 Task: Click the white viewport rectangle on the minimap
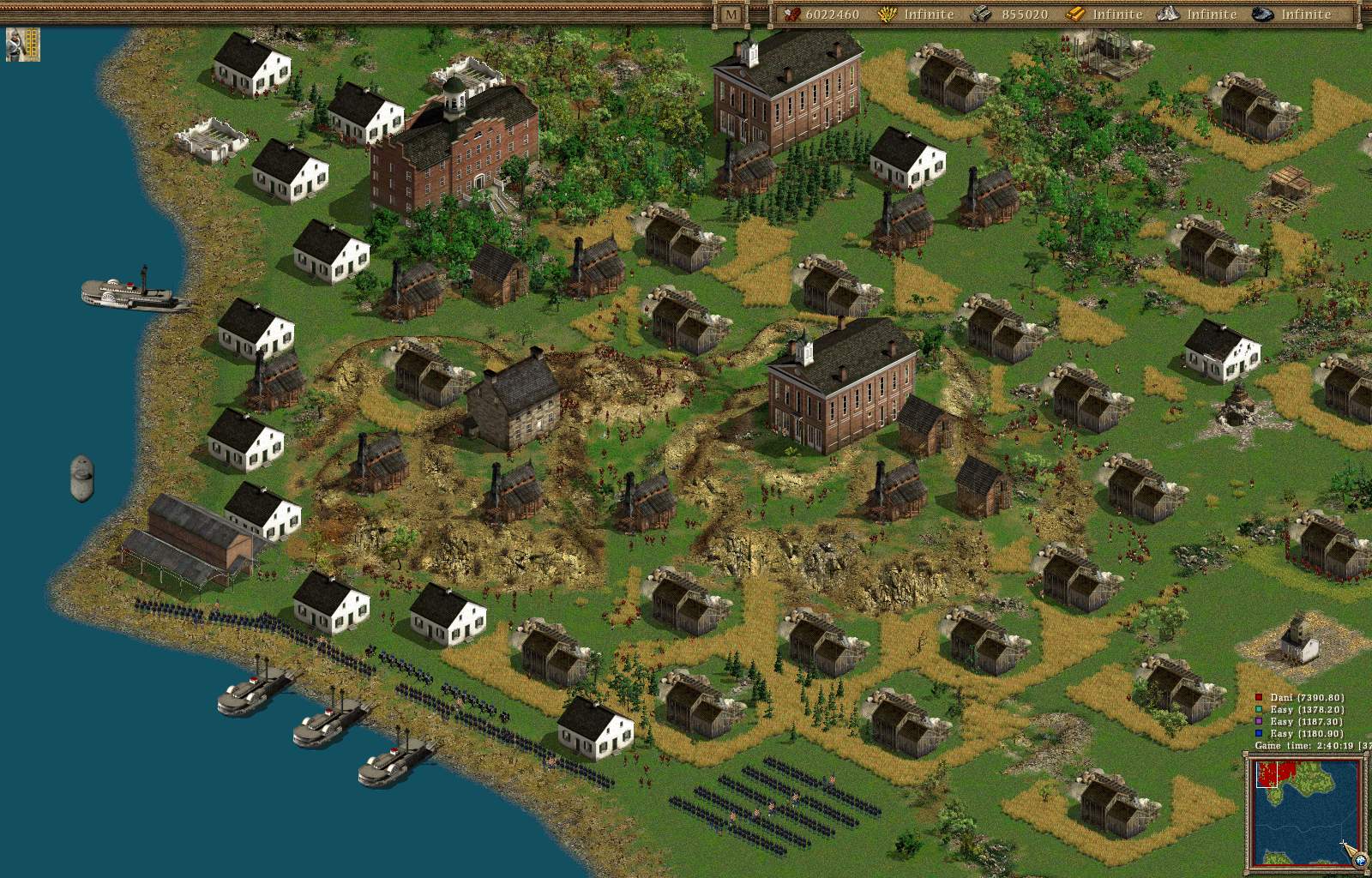tap(1267, 774)
